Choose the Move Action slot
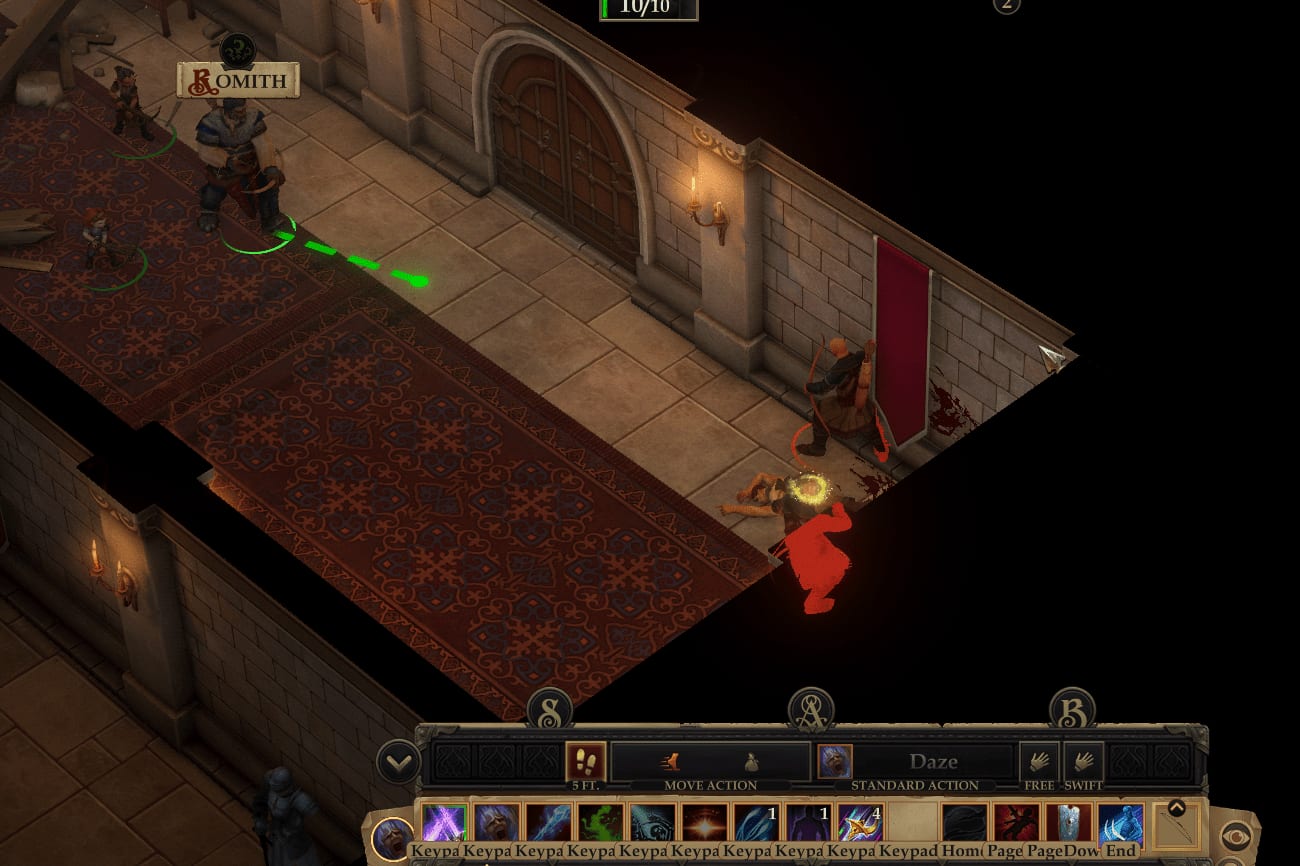Image resolution: width=1300 pixels, height=866 pixels. click(x=710, y=761)
